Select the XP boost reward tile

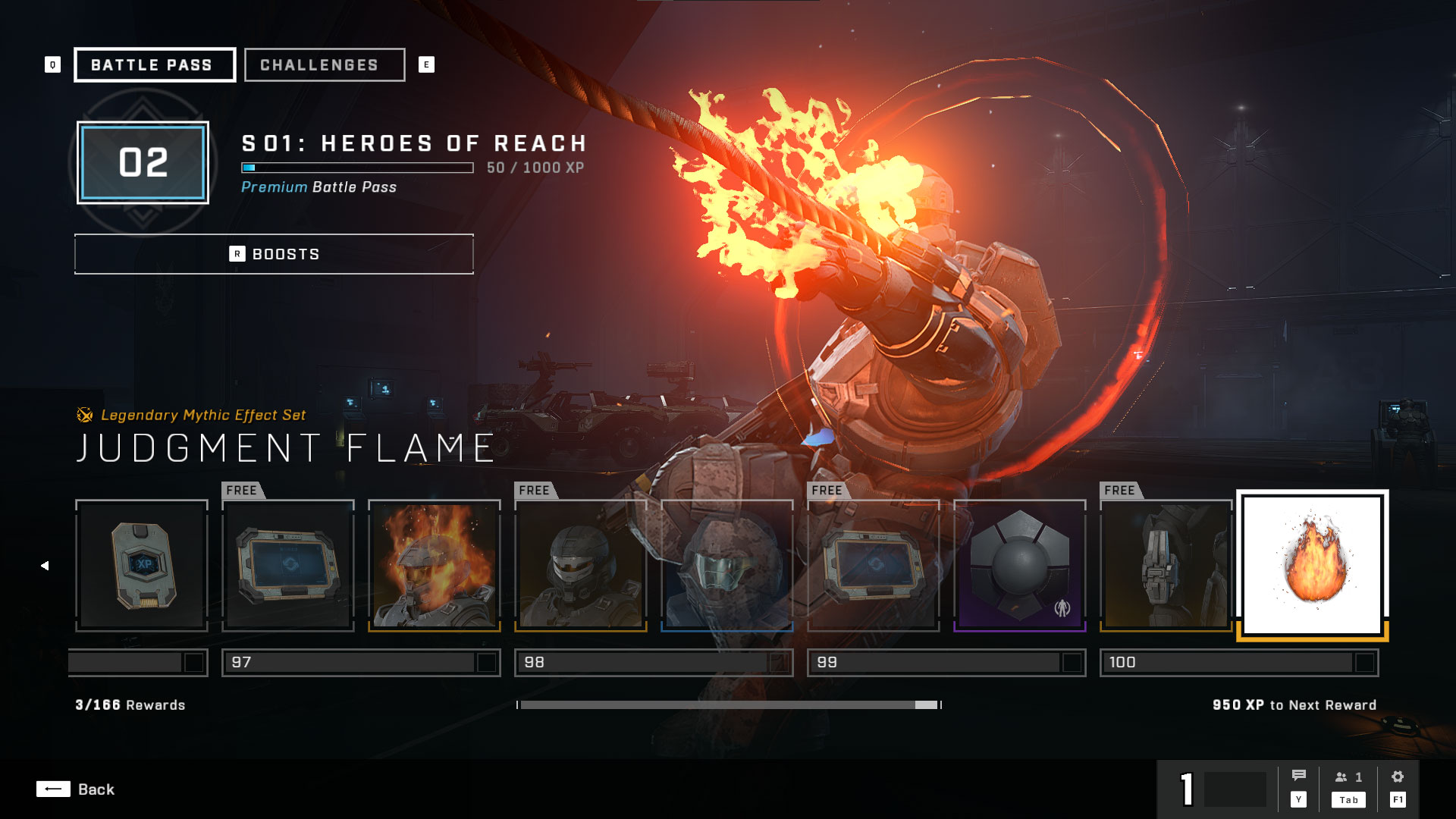142,566
